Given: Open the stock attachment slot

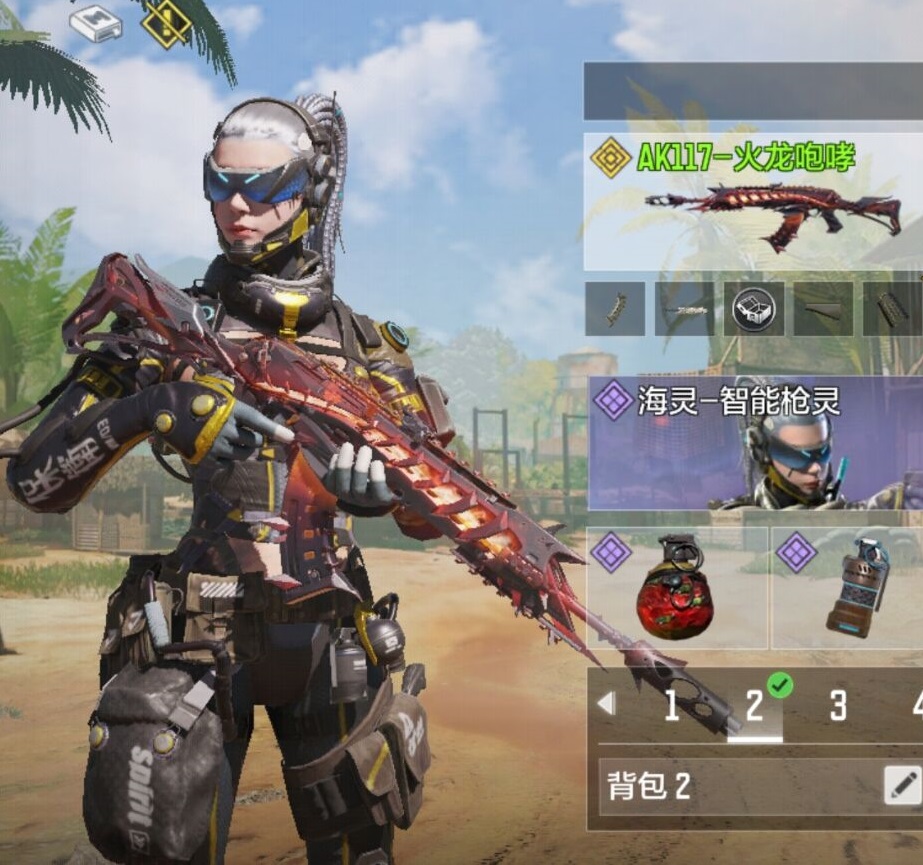Looking at the screenshot, I should [823, 309].
